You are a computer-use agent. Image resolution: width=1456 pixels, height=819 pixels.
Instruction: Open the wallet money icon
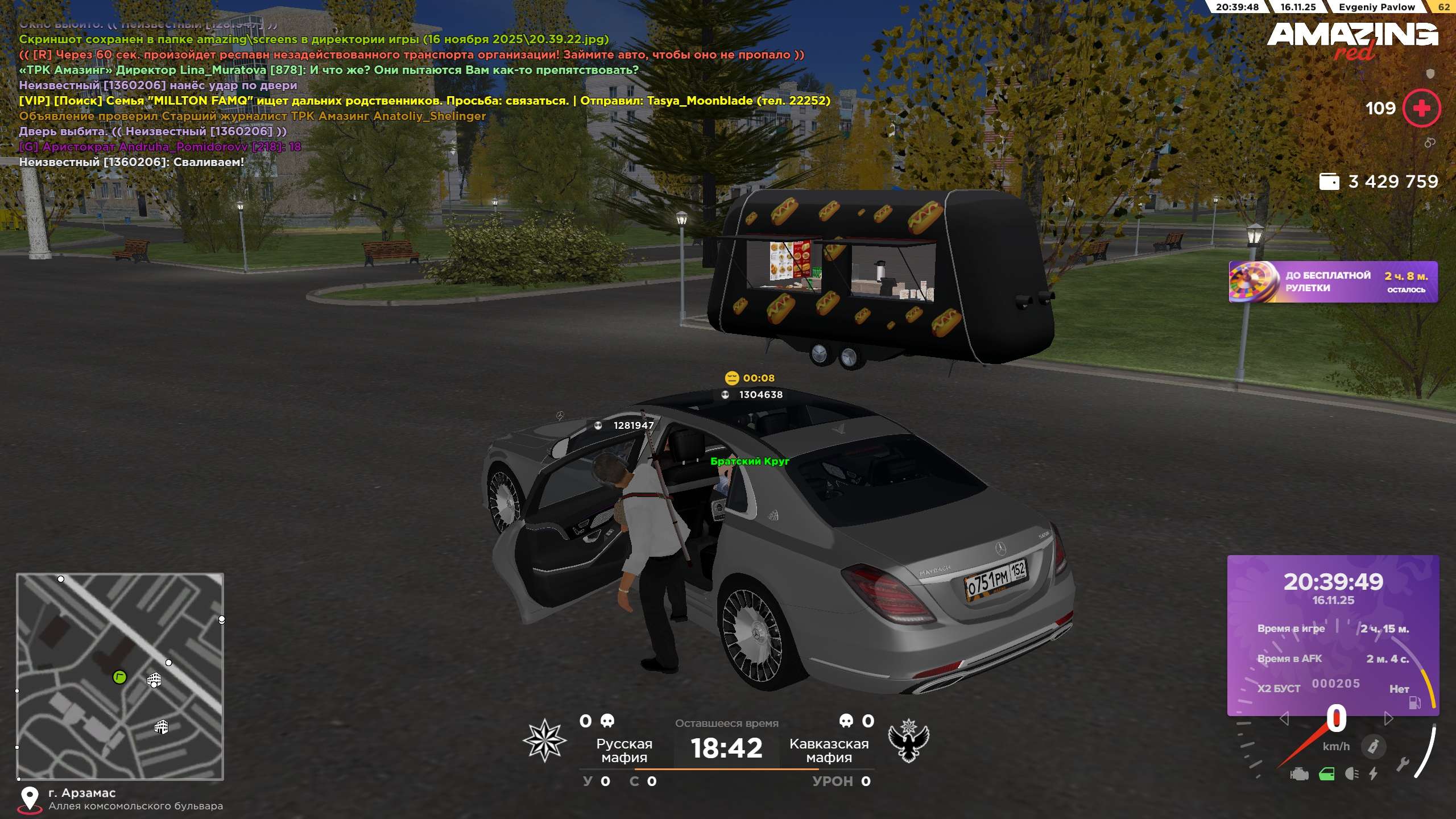[x=1329, y=181]
